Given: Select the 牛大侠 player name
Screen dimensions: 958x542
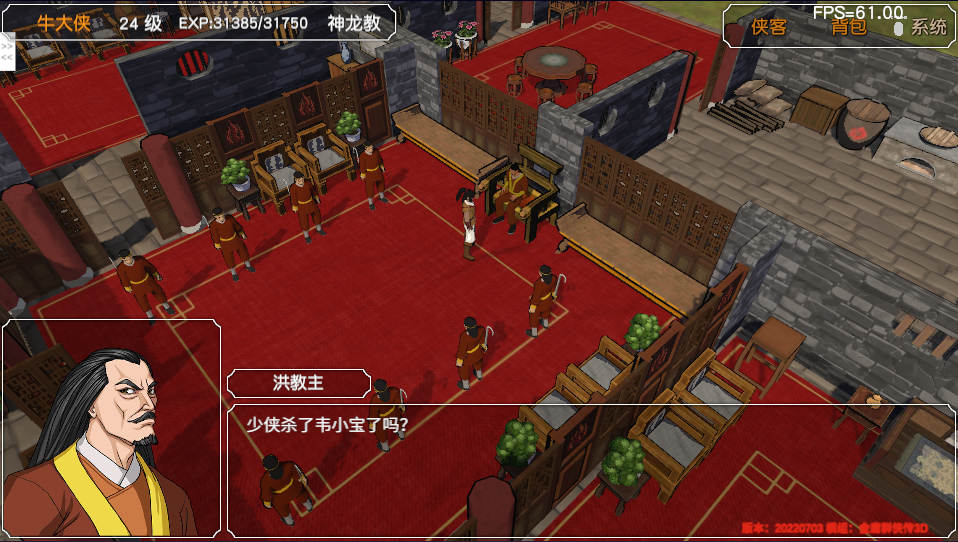Looking at the screenshot, I should click(x=64, y=23).
